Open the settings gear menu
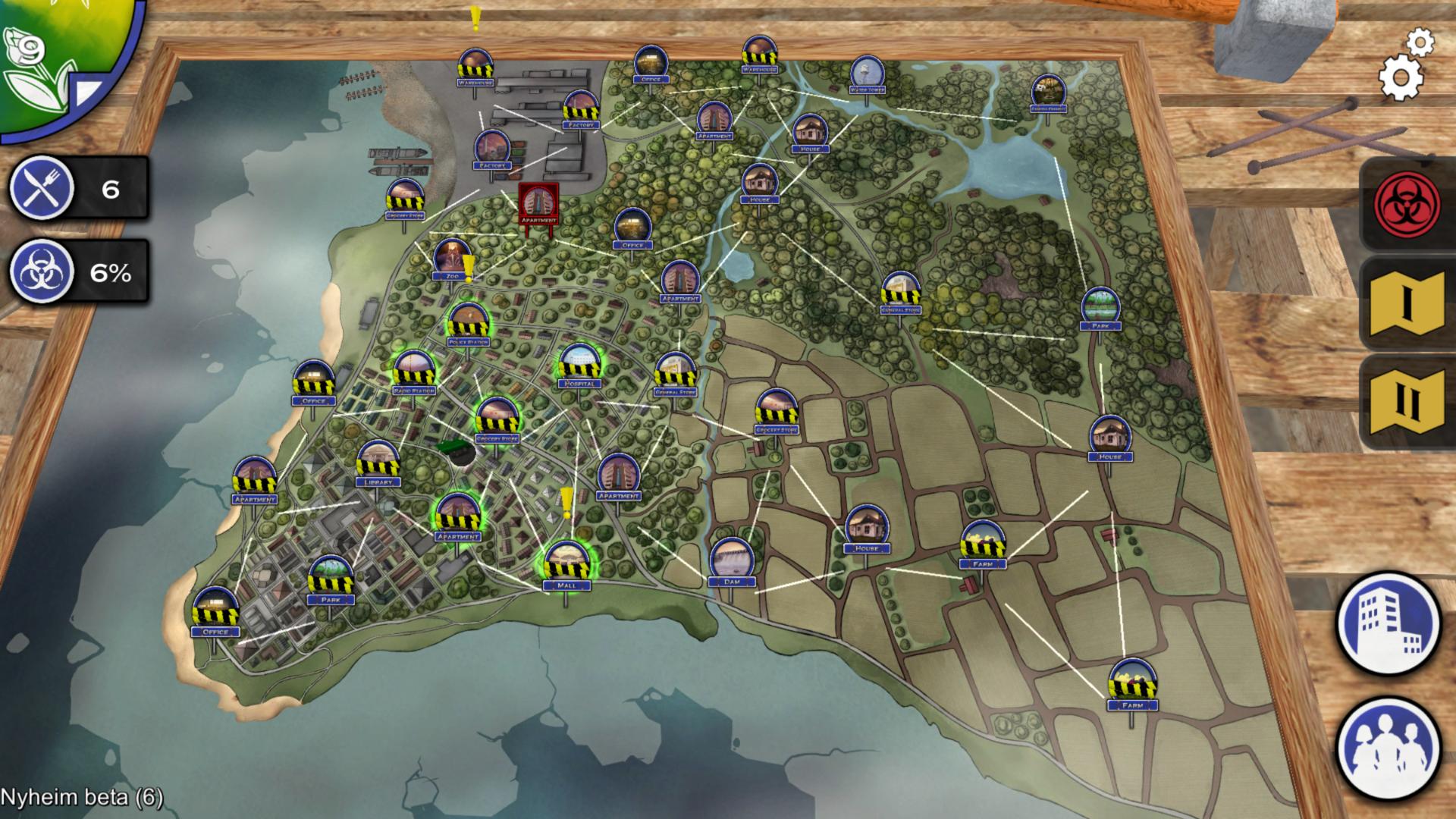The height and width of the screenshot is (819, 1456). 1401,77
